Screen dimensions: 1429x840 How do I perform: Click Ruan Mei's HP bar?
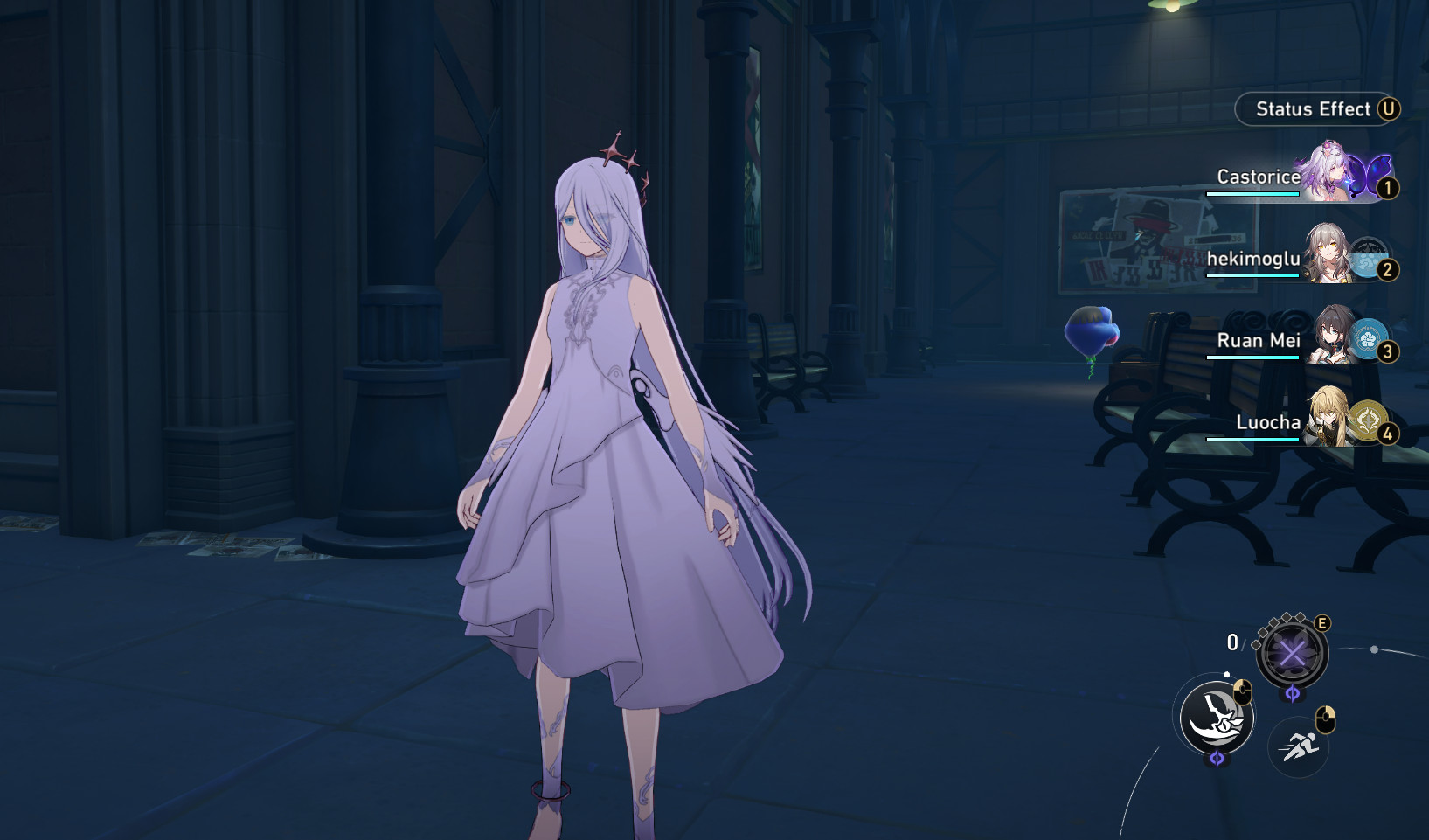[x=1252, y=358]
